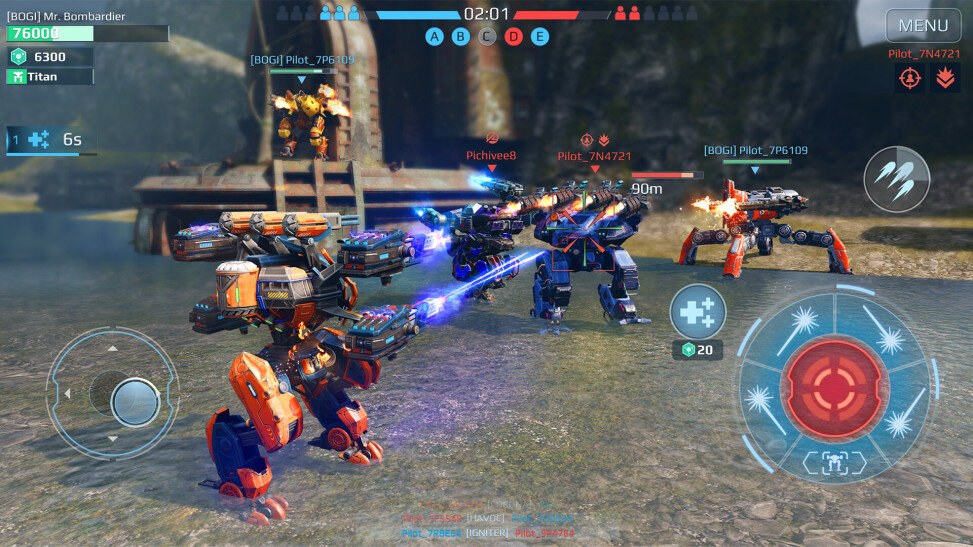Tap the bracketed mech icon below fire button
973x547 pixels.
[x=834, y=461]
